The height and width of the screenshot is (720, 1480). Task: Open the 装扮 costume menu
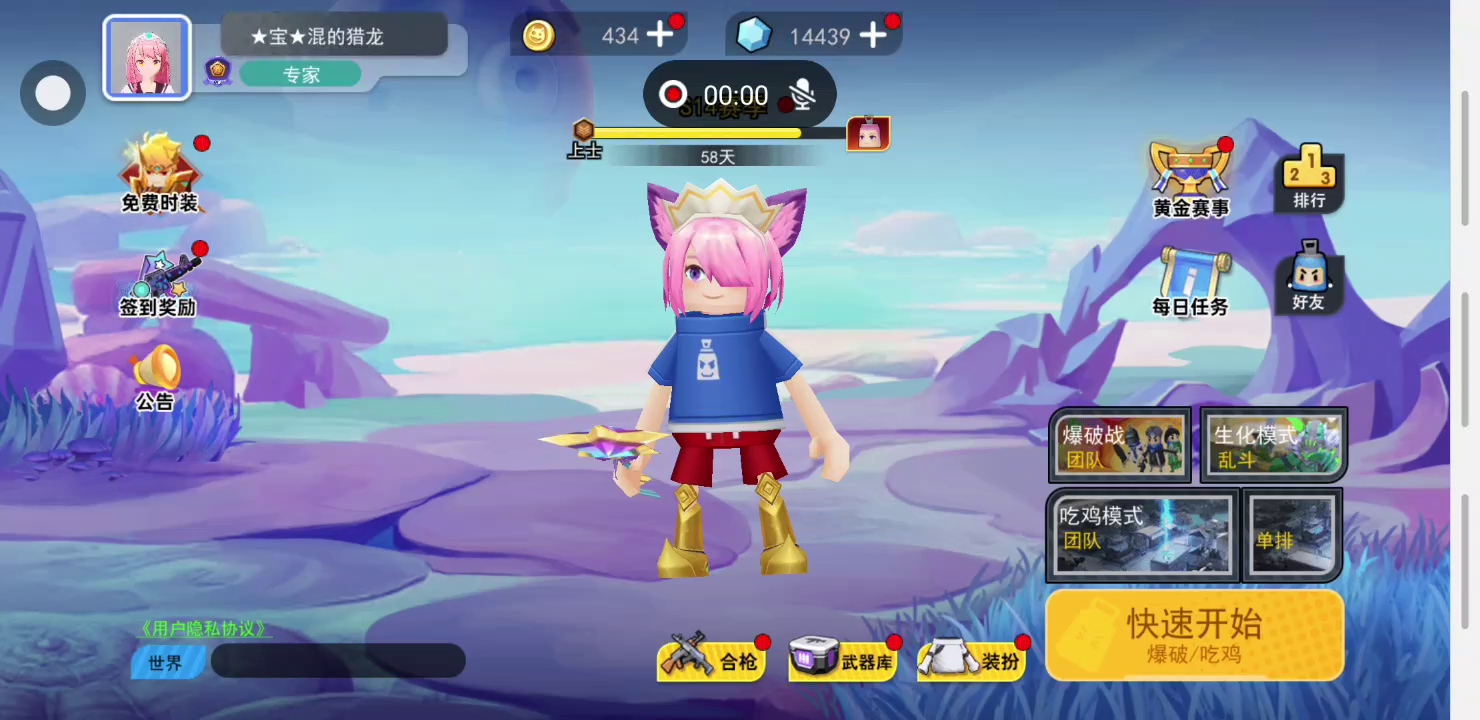[x=972, y=659]
